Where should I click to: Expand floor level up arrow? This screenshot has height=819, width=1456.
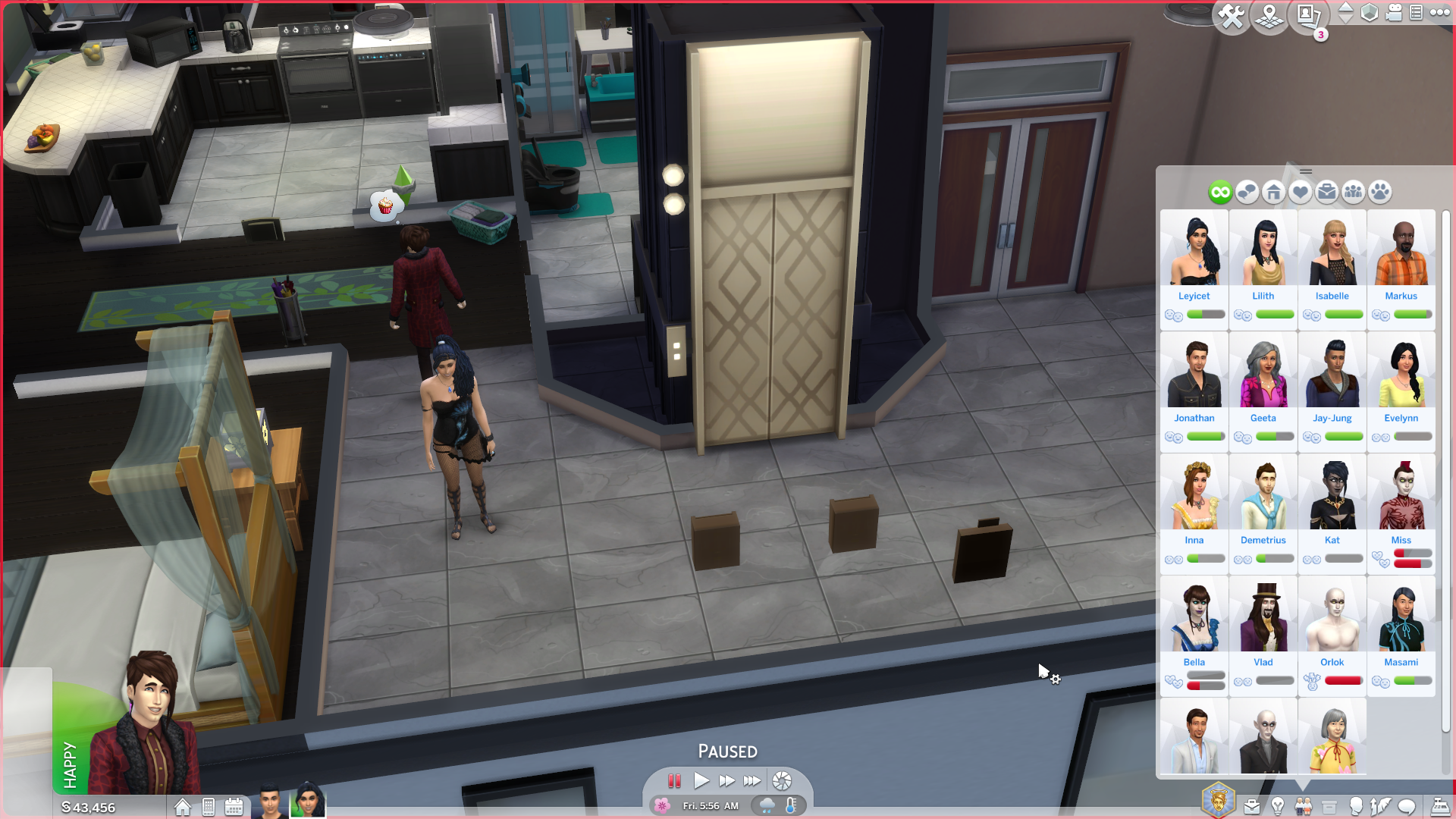tap(1345, 8)
